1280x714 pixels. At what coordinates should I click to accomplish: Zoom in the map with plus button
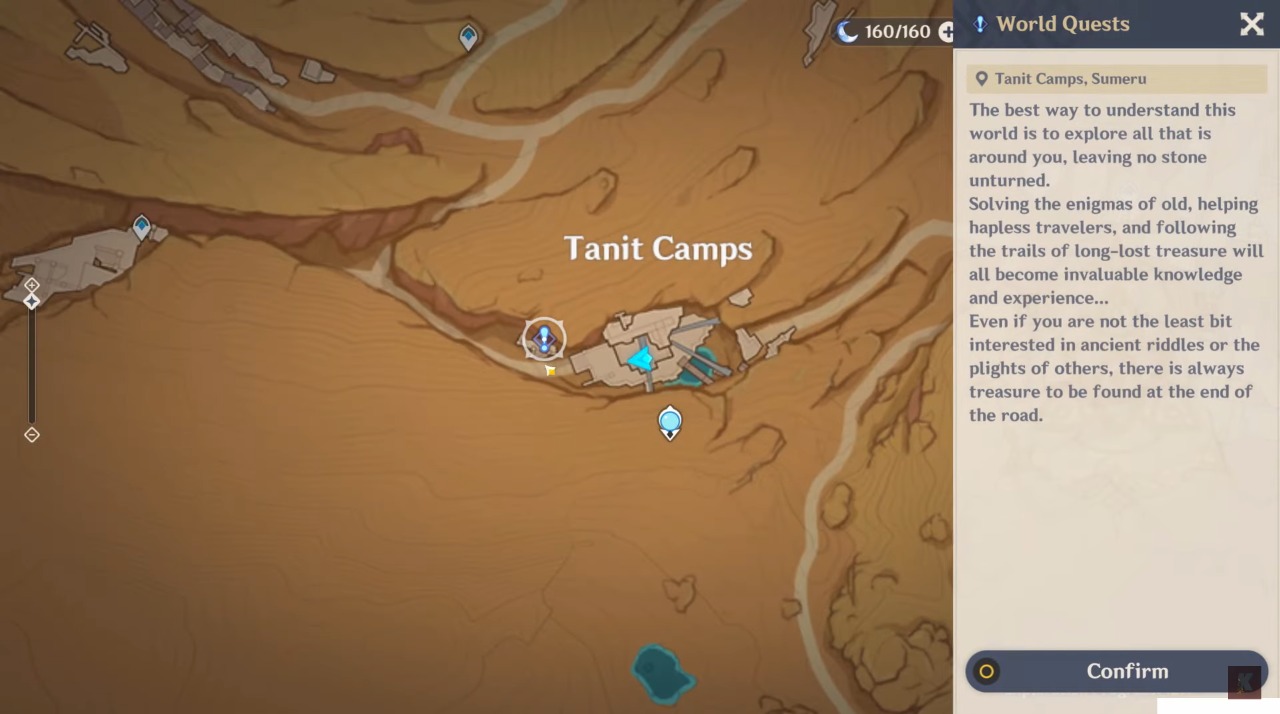pos(32,285)
